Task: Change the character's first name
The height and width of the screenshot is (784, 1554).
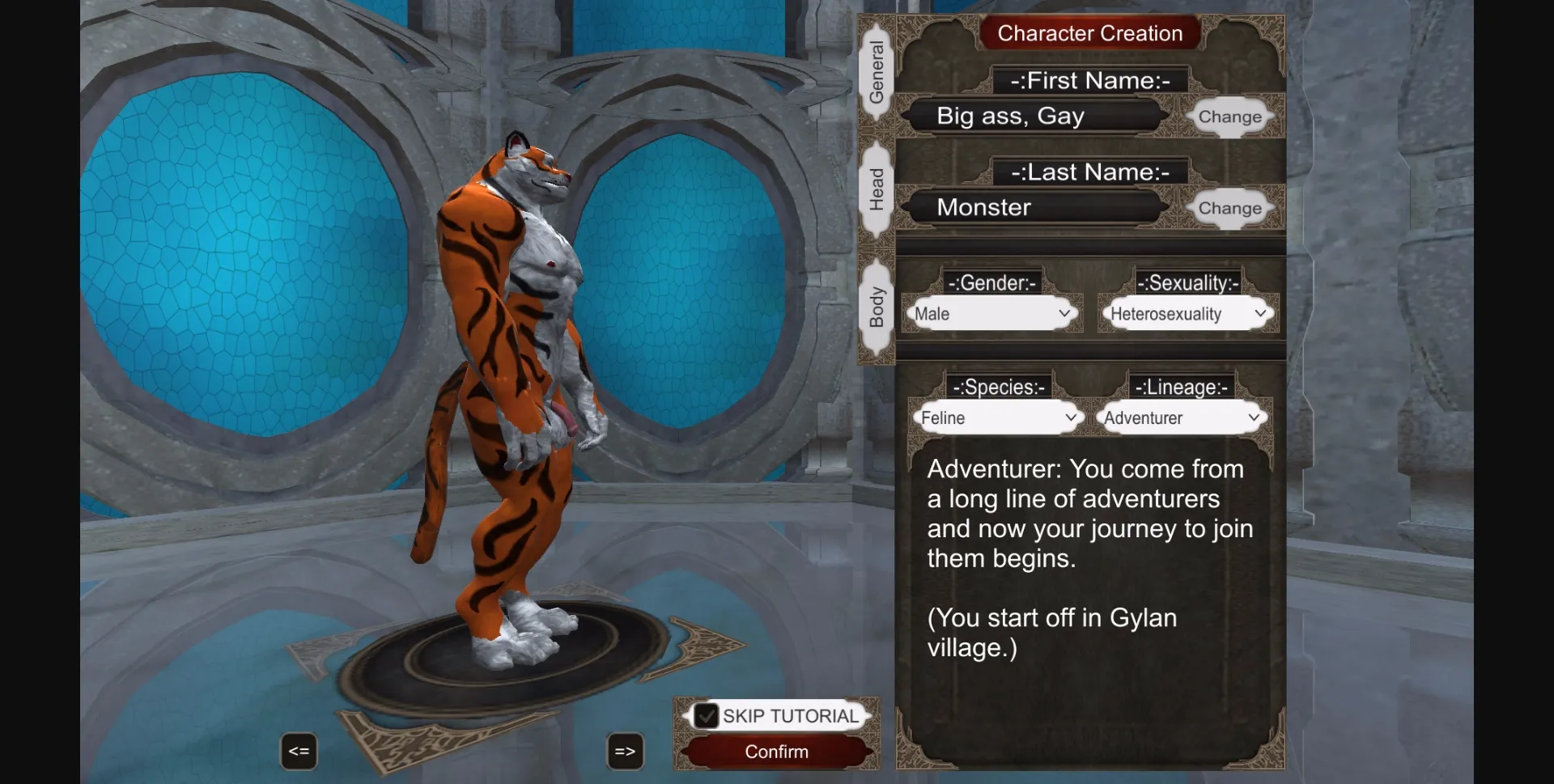Action: 1229,117
